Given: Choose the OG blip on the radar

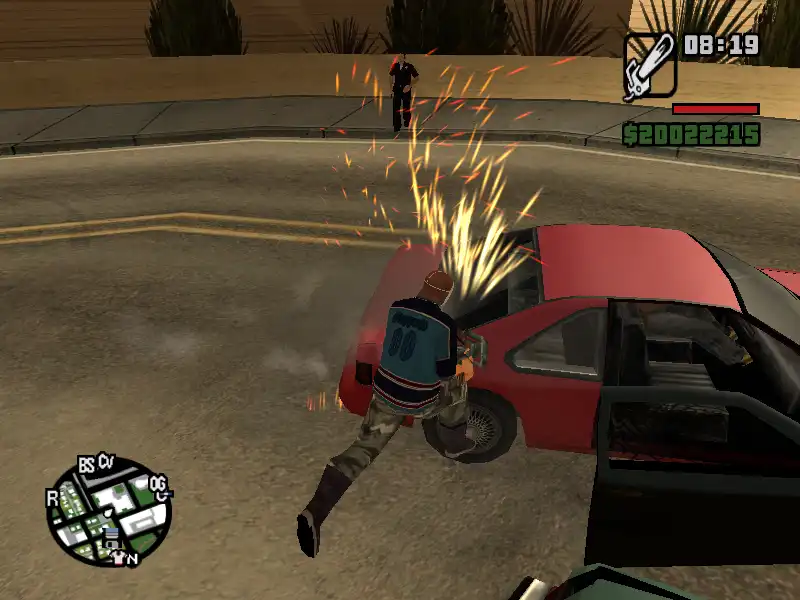Looking at the screenshot, I should point(158,485).
